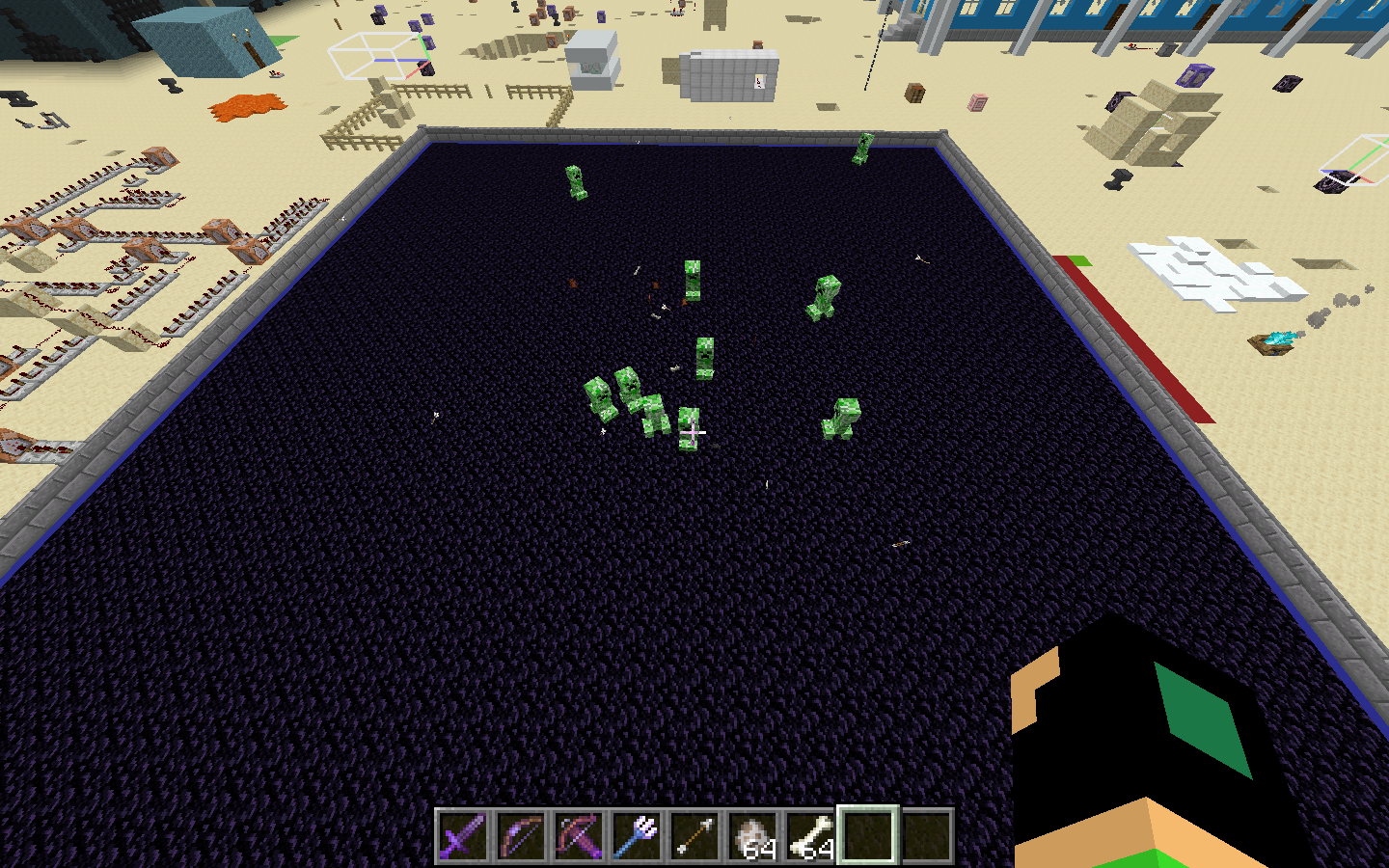The width and height of the screenshot is (1389, 868).
Task: Select the enchanted crossbow slot
Action: click(x=579, y=835)
